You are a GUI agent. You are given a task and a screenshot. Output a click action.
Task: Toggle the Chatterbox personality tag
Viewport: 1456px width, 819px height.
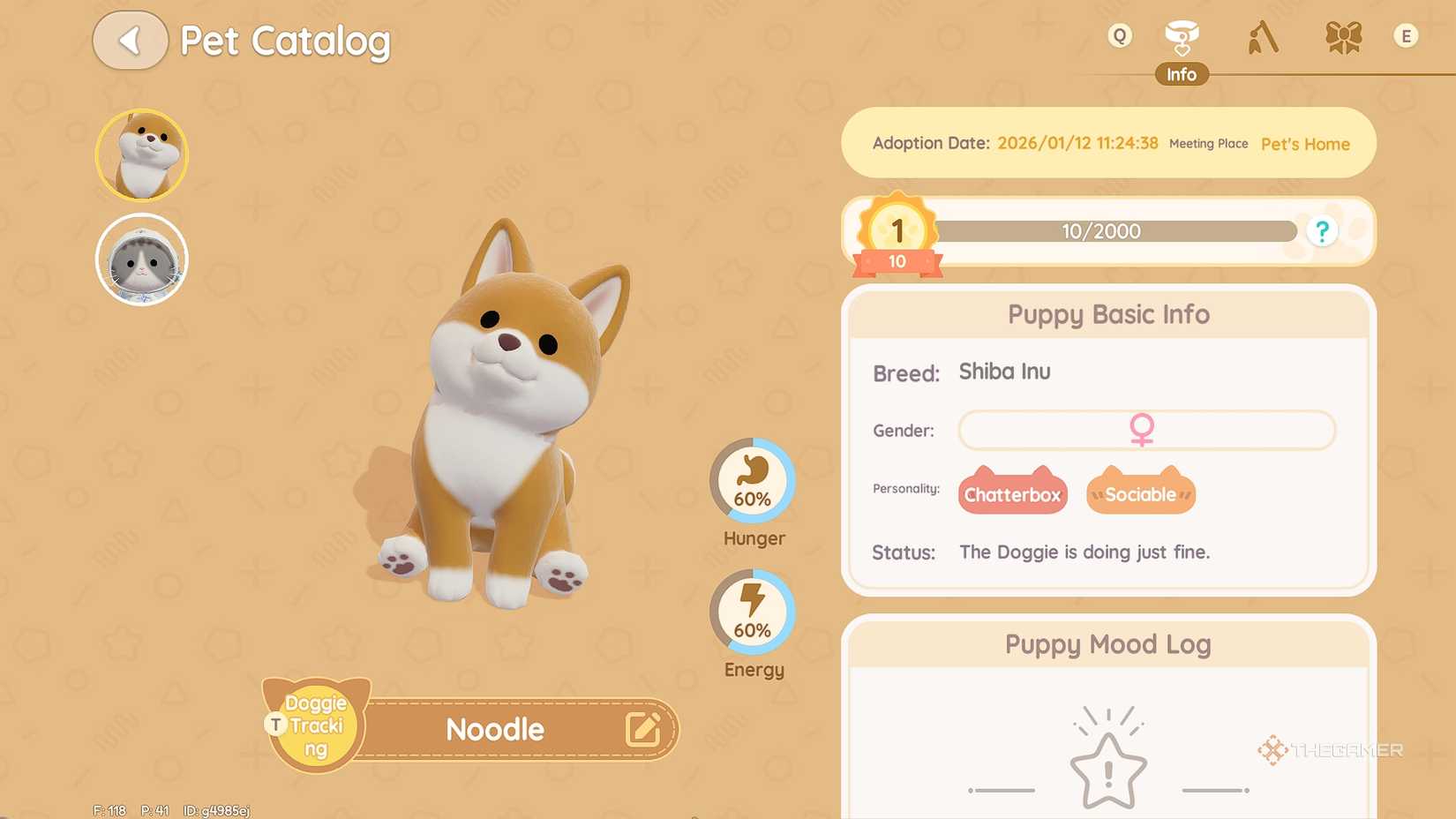tap(1012, 493)
